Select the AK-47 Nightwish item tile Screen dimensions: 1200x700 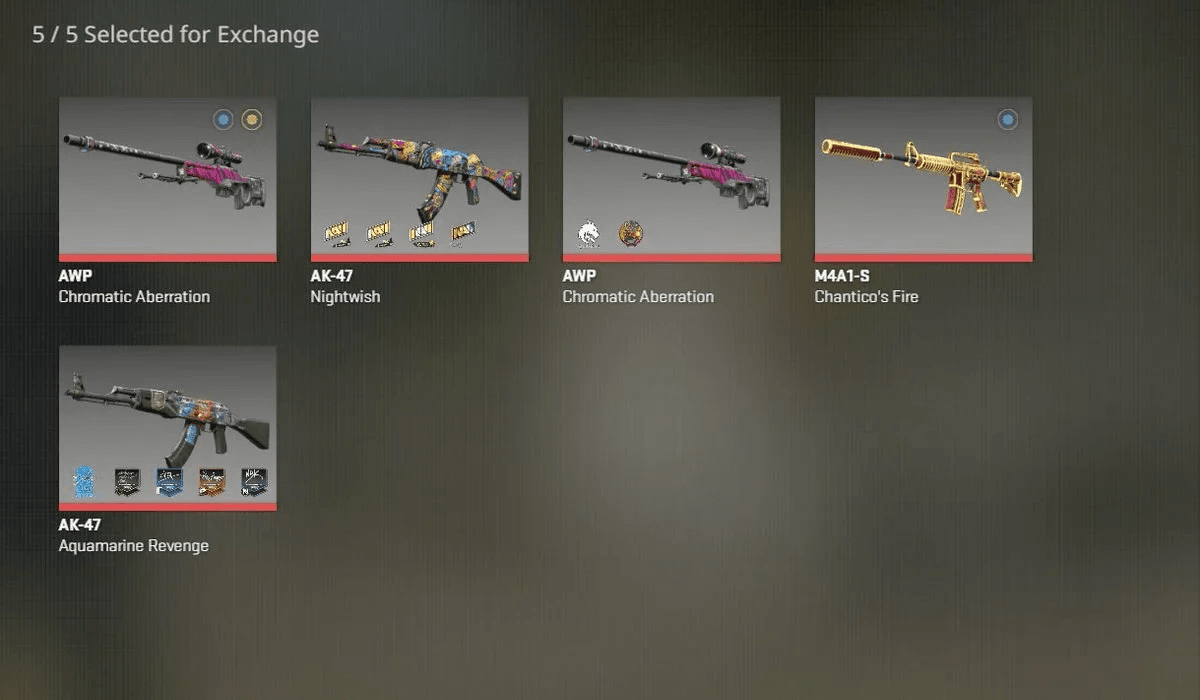419,178
